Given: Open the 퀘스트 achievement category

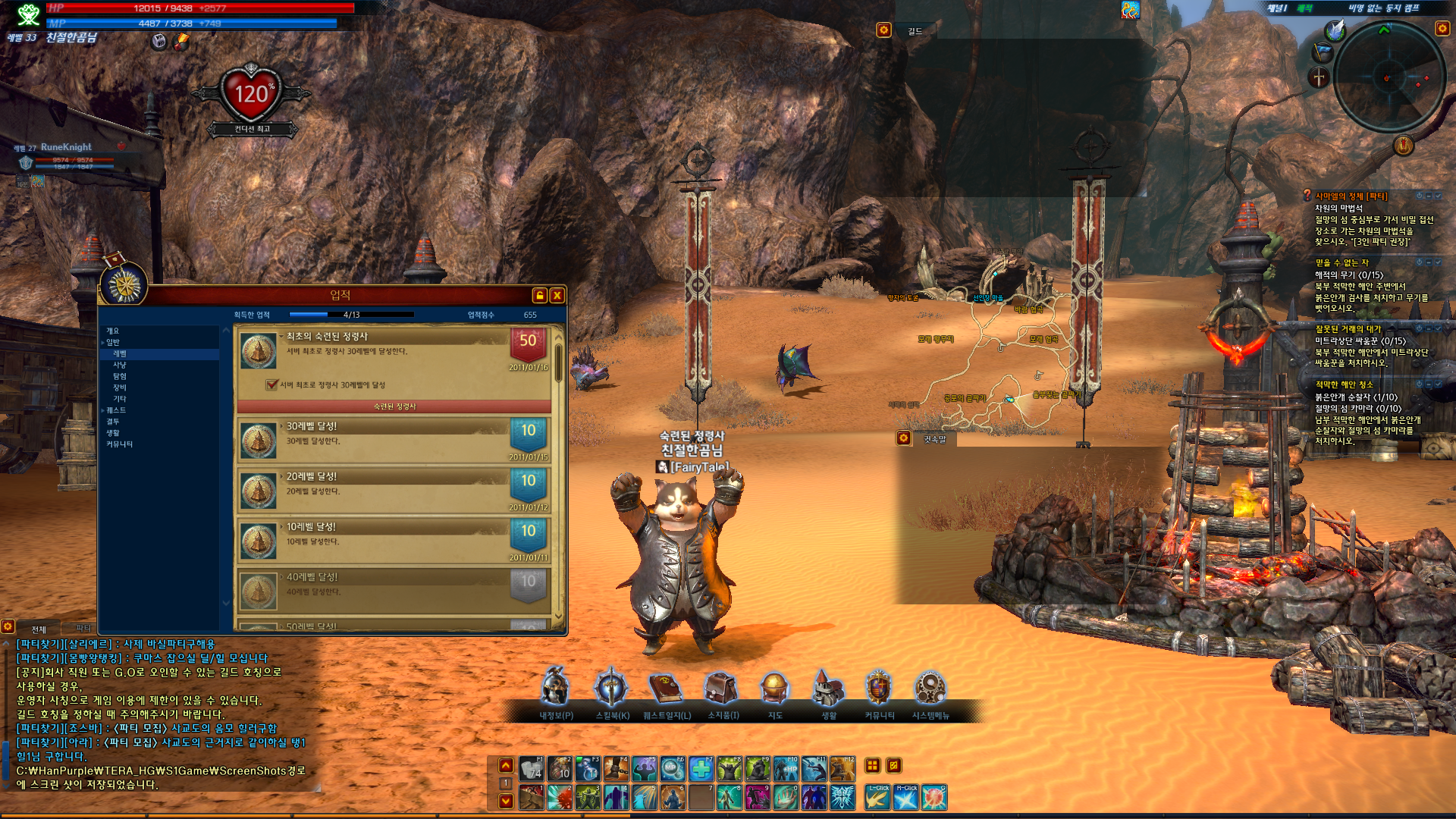Looking at the screenshot, I should point(116,410).
